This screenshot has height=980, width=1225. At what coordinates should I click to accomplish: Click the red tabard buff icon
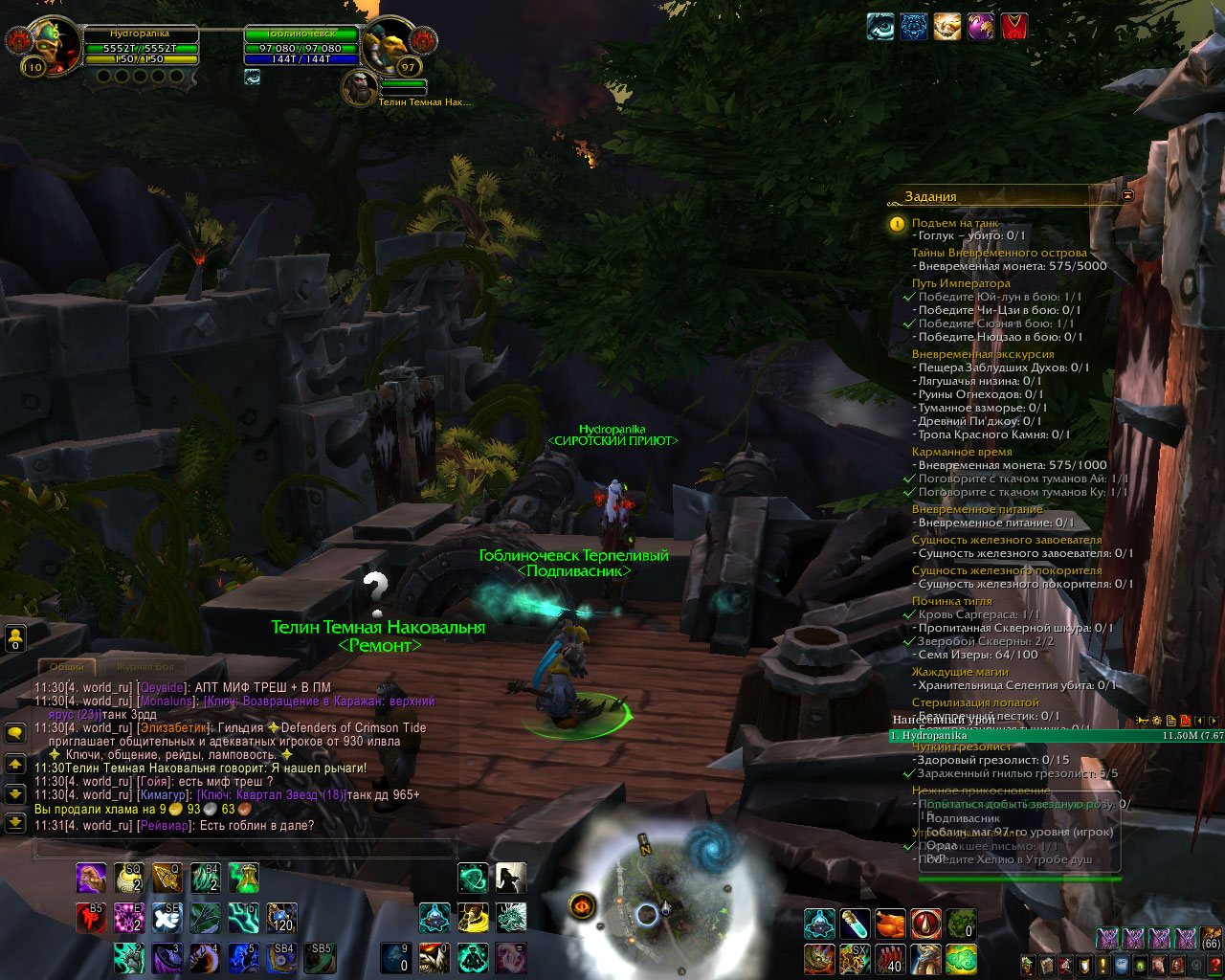click(x=1014, y=27)
